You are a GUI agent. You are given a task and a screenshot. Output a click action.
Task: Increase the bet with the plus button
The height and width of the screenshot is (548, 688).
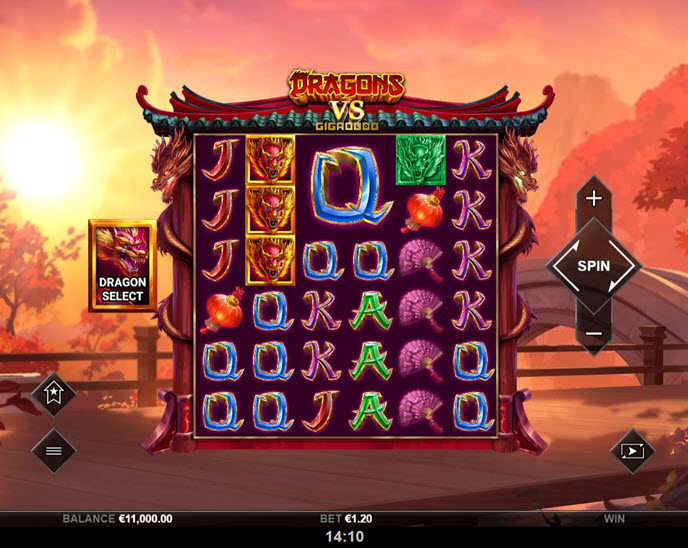pos(593,198)
